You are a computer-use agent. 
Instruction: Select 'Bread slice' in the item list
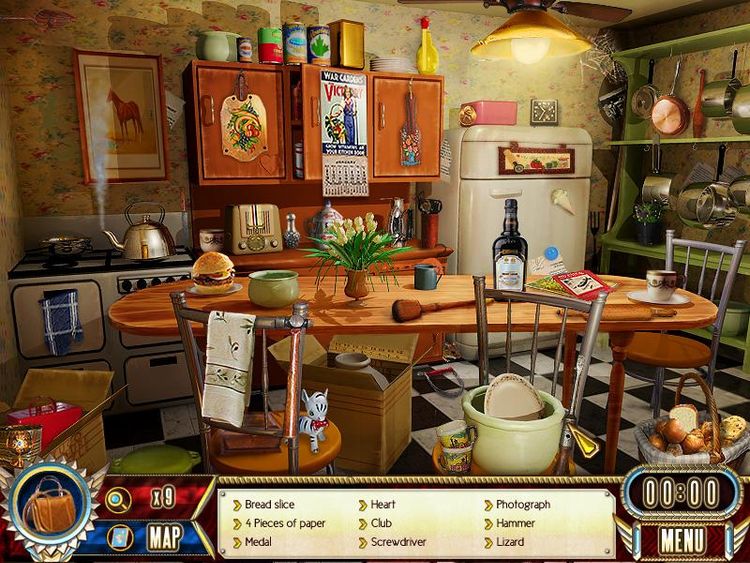(269, 505)
